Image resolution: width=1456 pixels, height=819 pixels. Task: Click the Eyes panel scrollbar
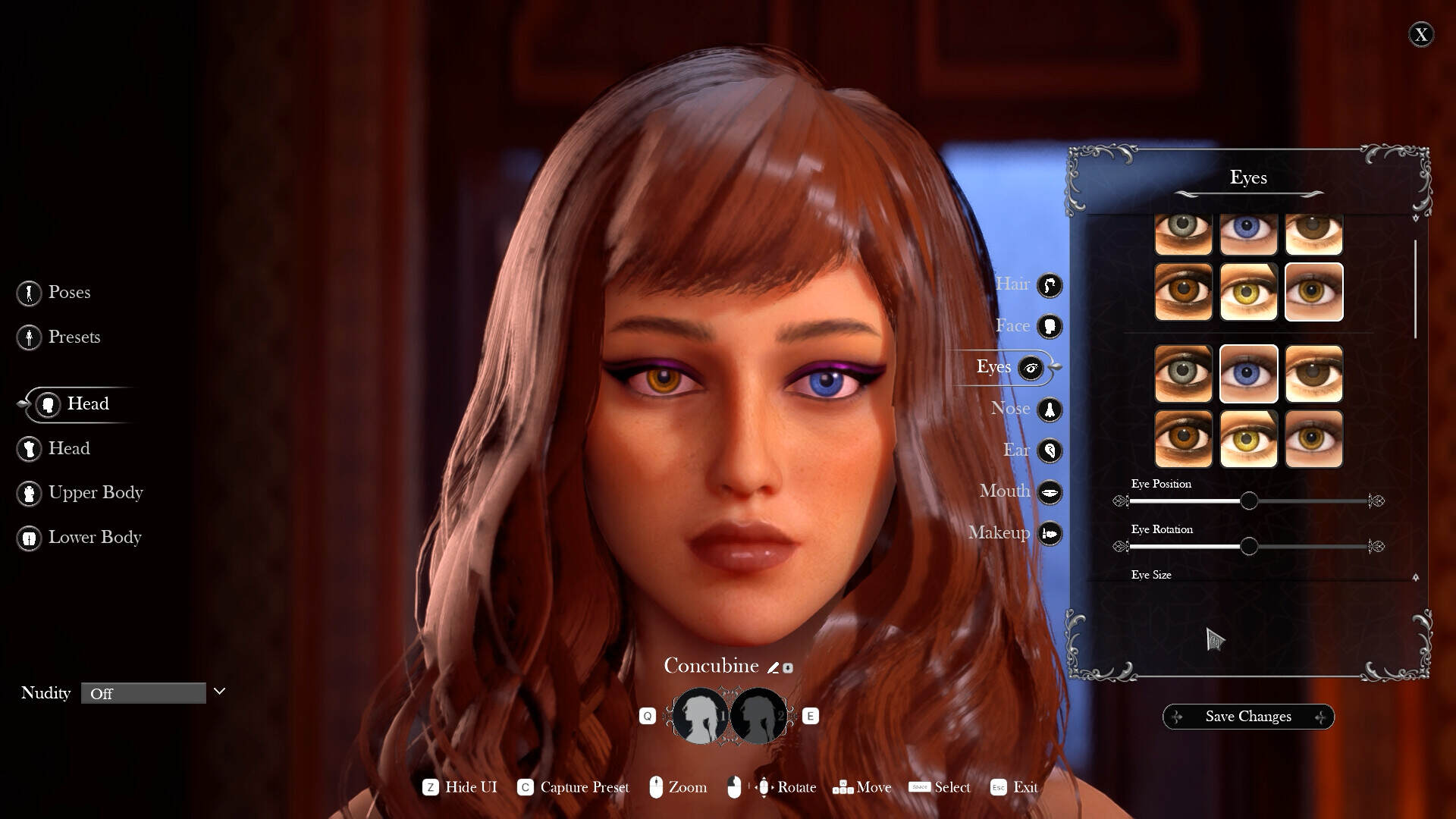pyautogui.click(x=1415, y=288)
